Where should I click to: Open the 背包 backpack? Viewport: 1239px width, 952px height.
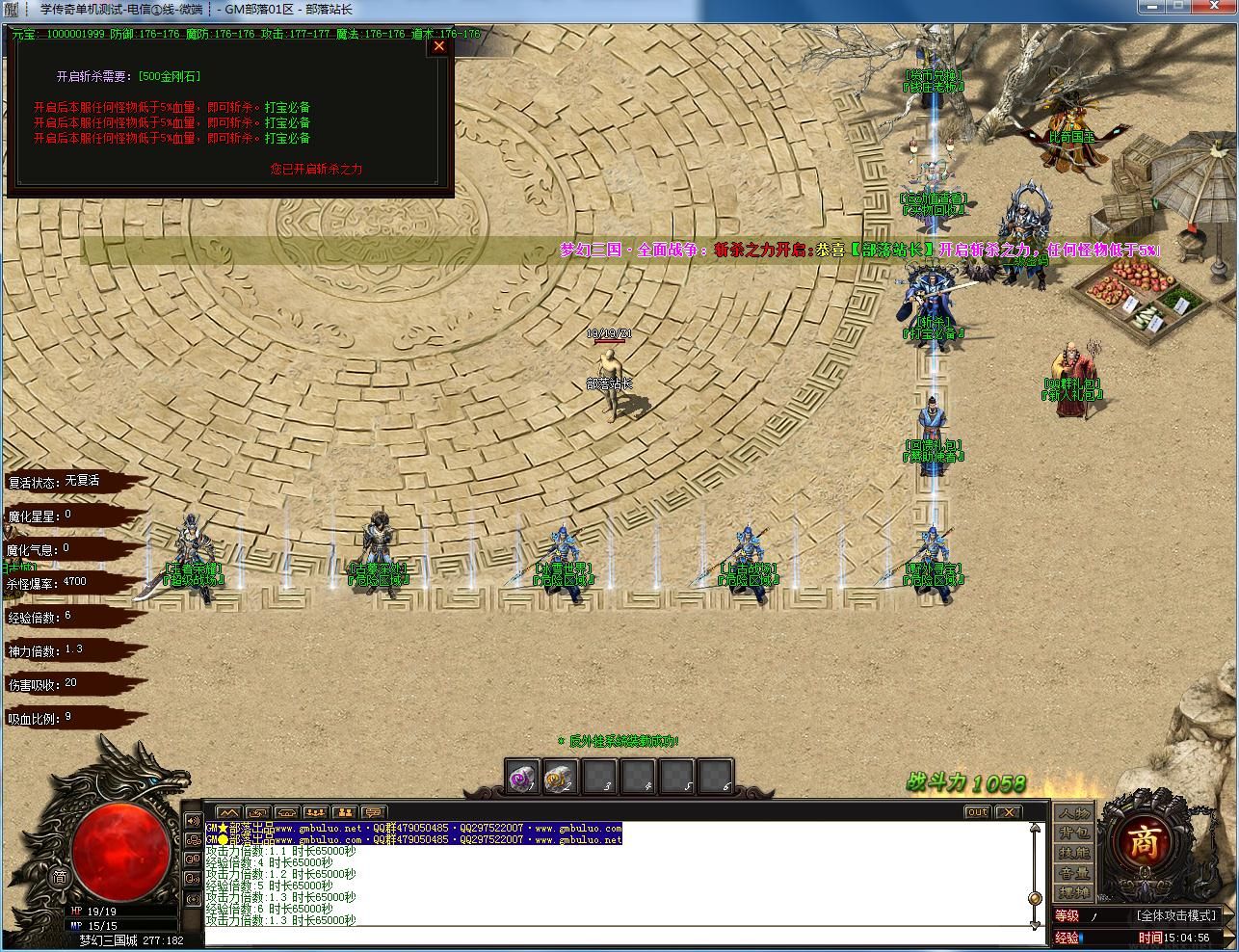tap(1074, 833)
